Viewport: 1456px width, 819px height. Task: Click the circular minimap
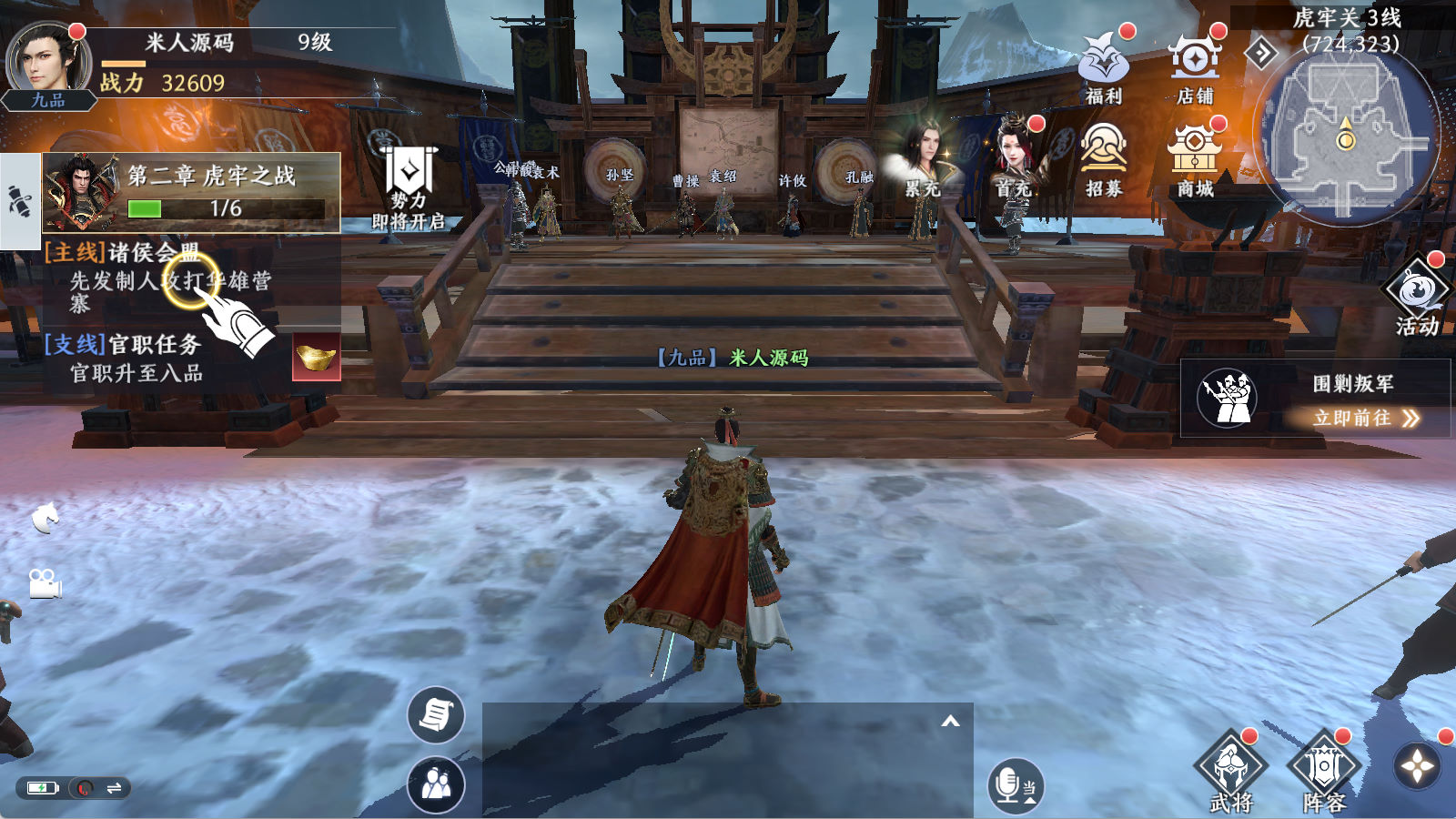(1345, 138)
